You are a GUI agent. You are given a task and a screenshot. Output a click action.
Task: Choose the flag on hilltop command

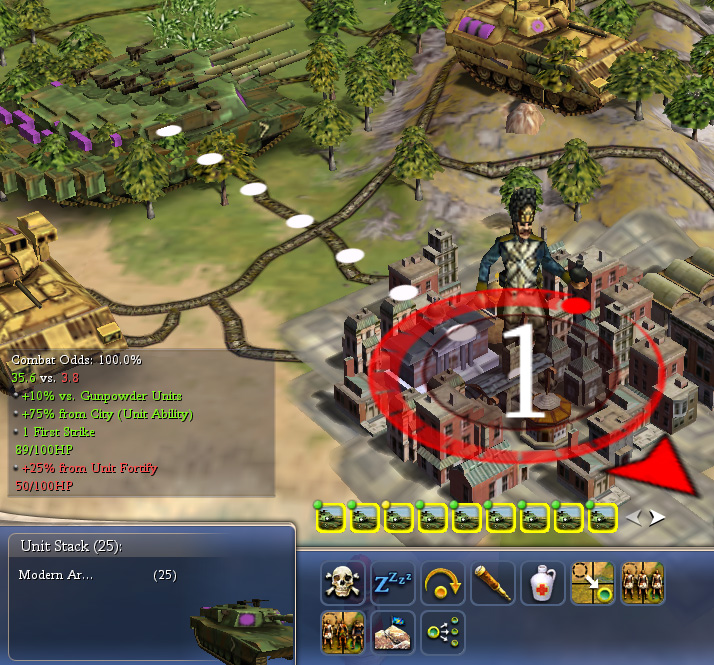tap(392, 632)
